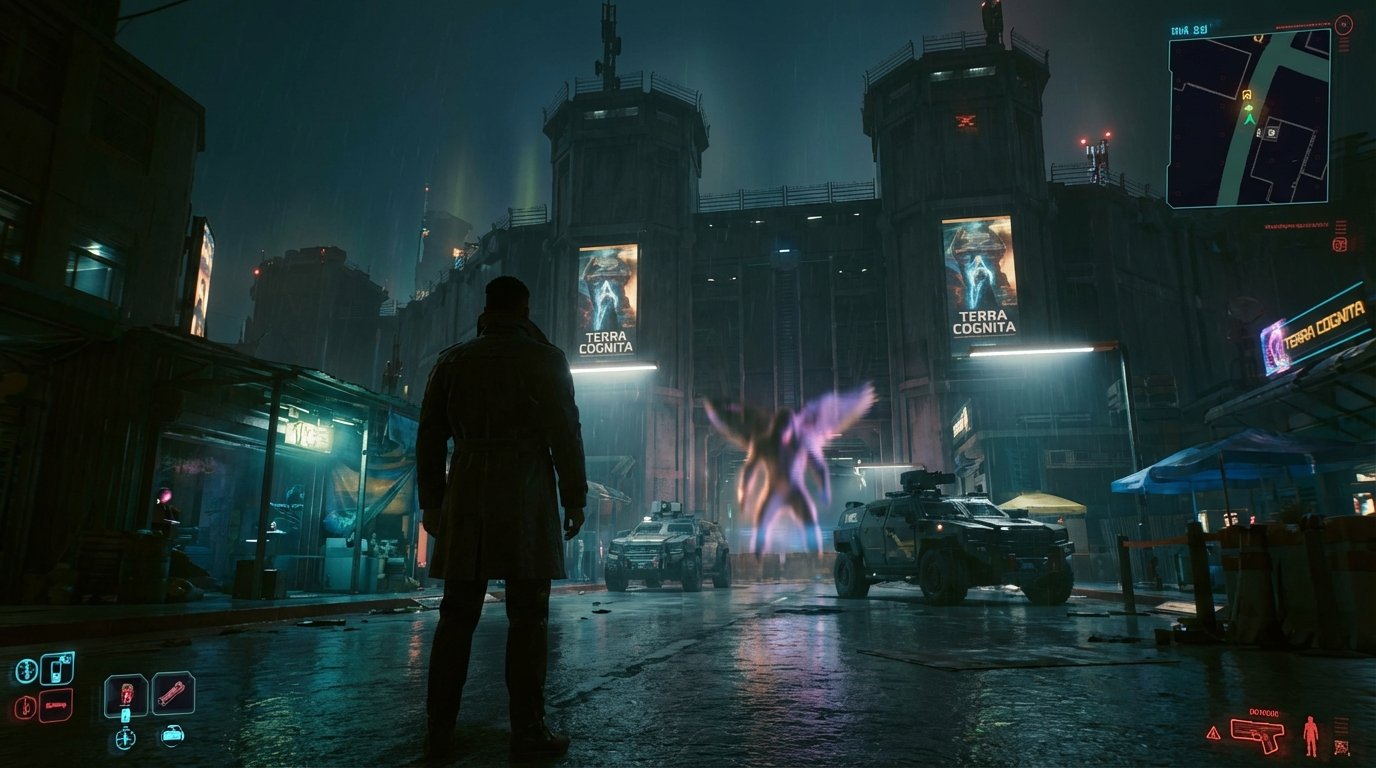Select the circular biomonitor health icon
Image resolution: width=1376 pixels, height=768 pixels.
[x=26, y=669]
